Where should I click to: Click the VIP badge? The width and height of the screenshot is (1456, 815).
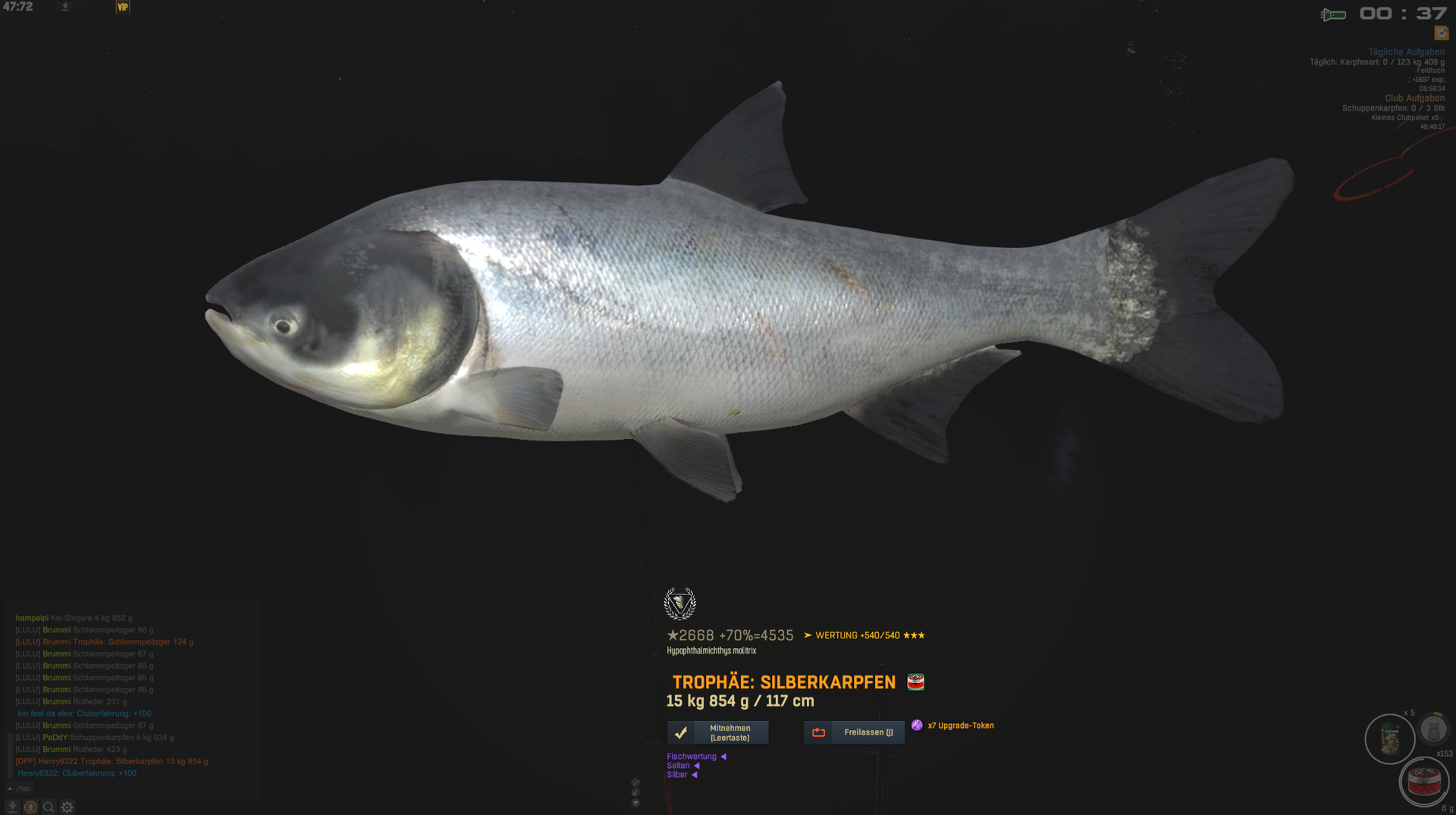(x=123, y=7)
